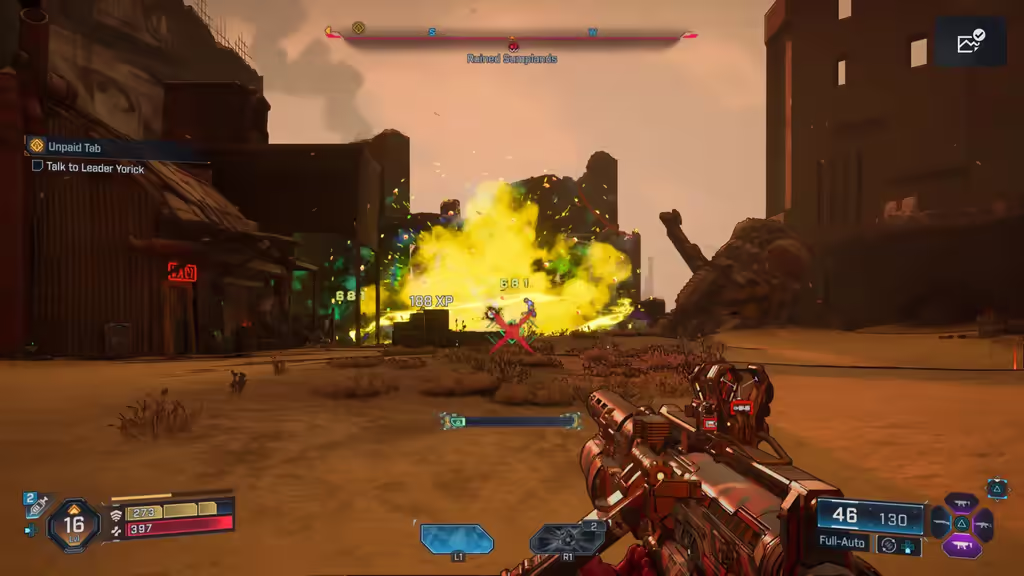This screenshot has width=1024, height=576.
Task: Open the Unpaid Tab quest tracker
Action: pos(73,147)
